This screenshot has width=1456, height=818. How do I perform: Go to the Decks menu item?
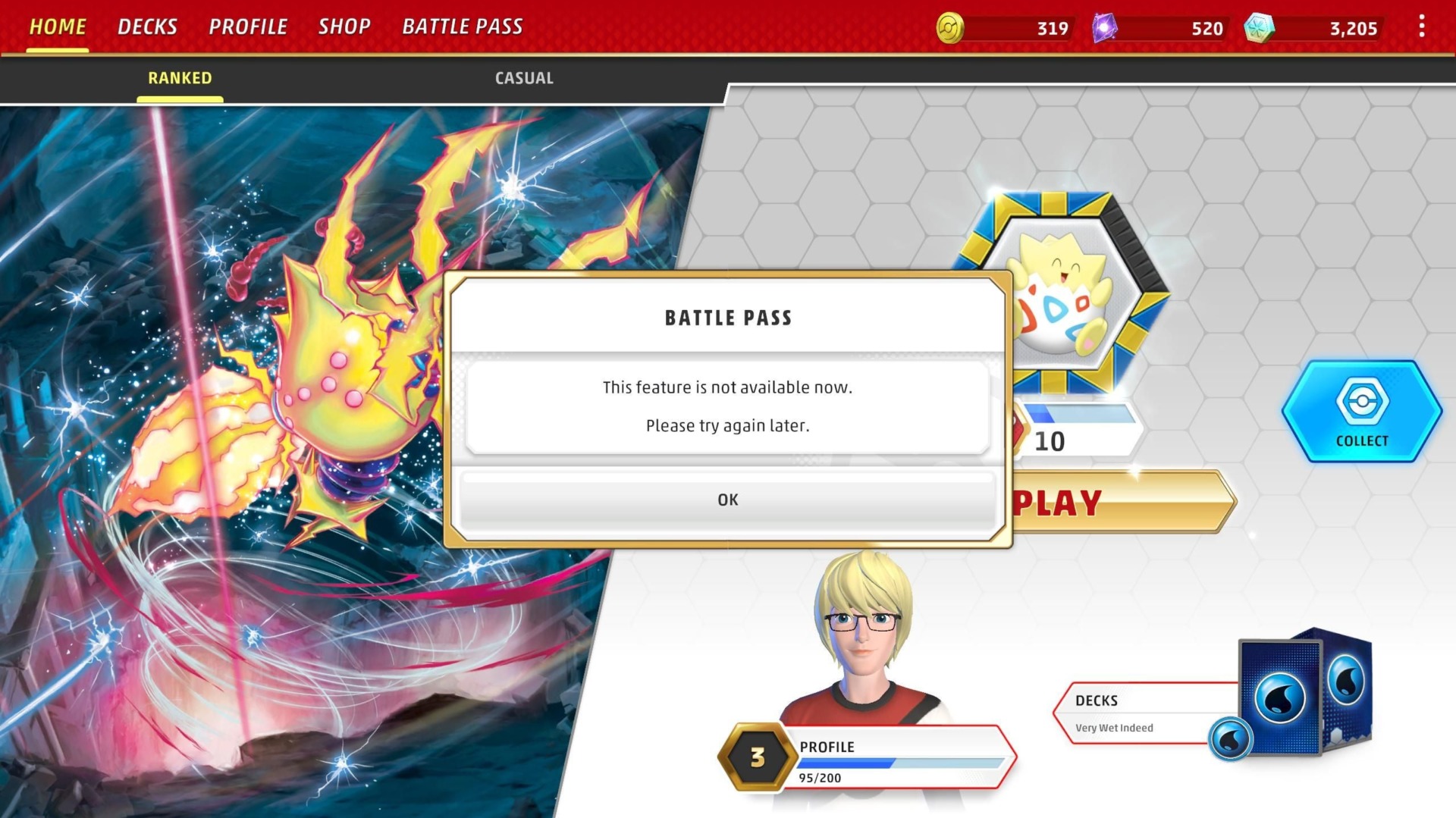(147, 26)
